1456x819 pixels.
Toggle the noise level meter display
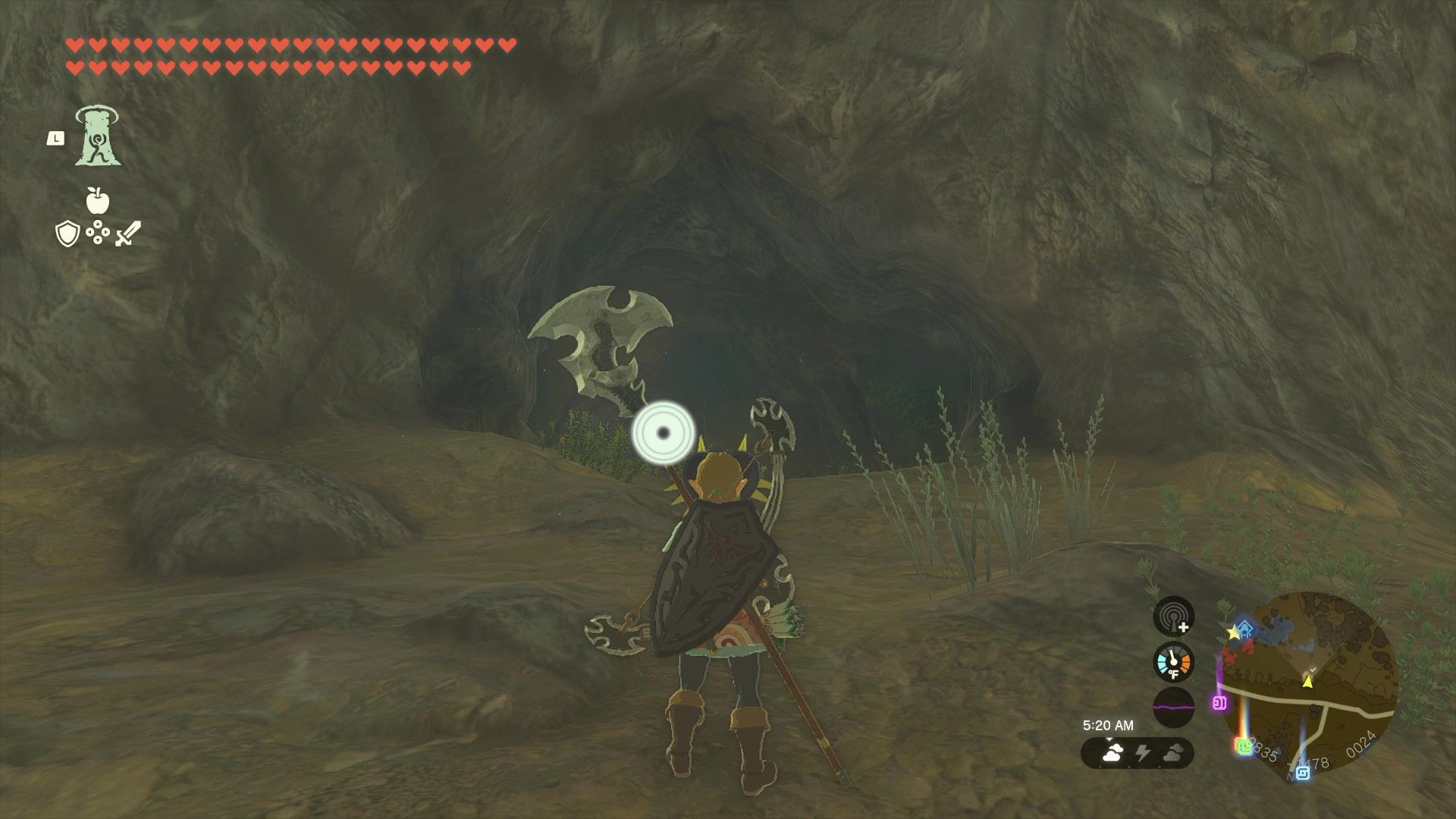pos(1173,705)
